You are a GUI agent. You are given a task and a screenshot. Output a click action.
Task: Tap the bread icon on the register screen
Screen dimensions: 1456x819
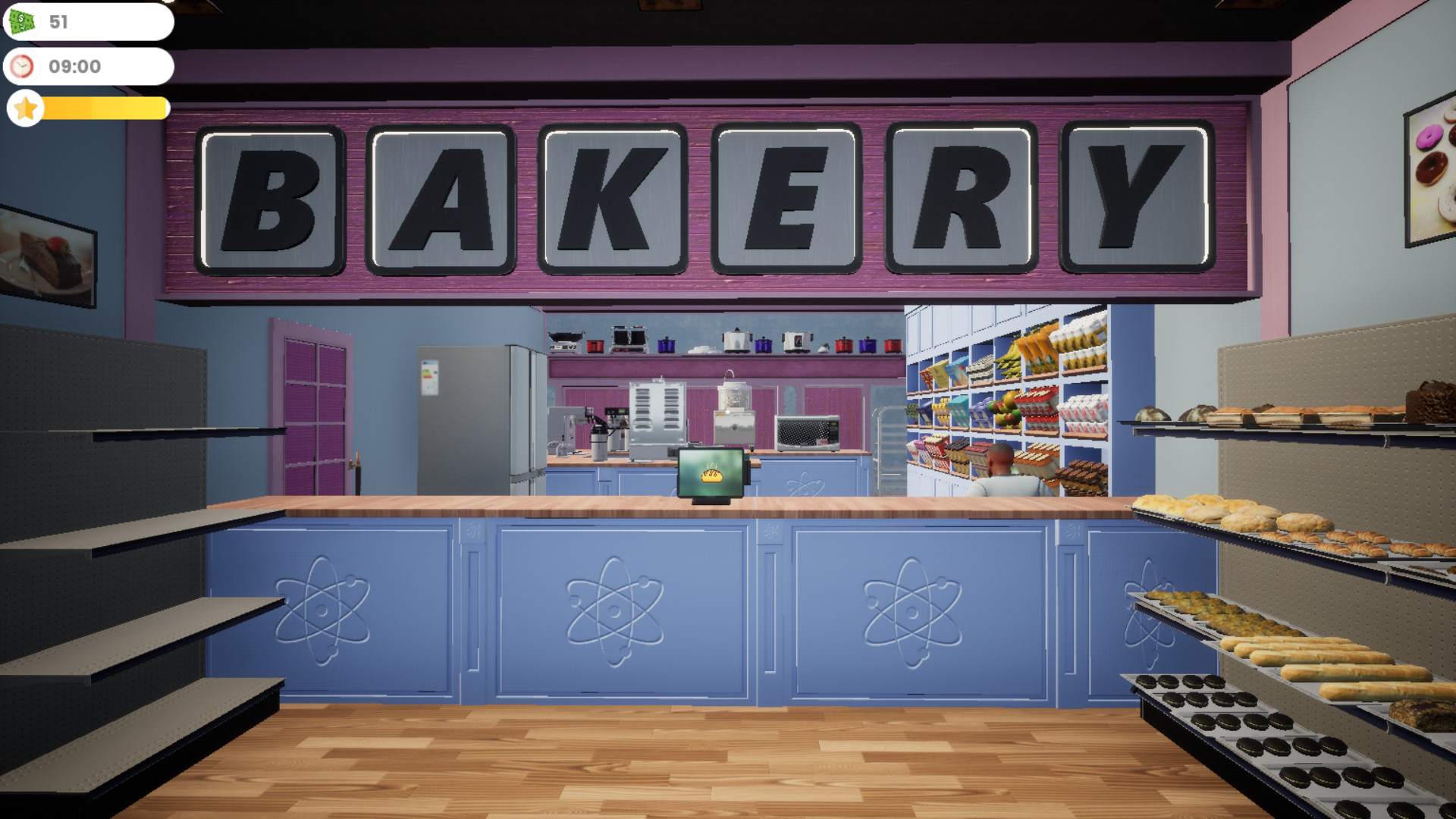click(711, 472)
